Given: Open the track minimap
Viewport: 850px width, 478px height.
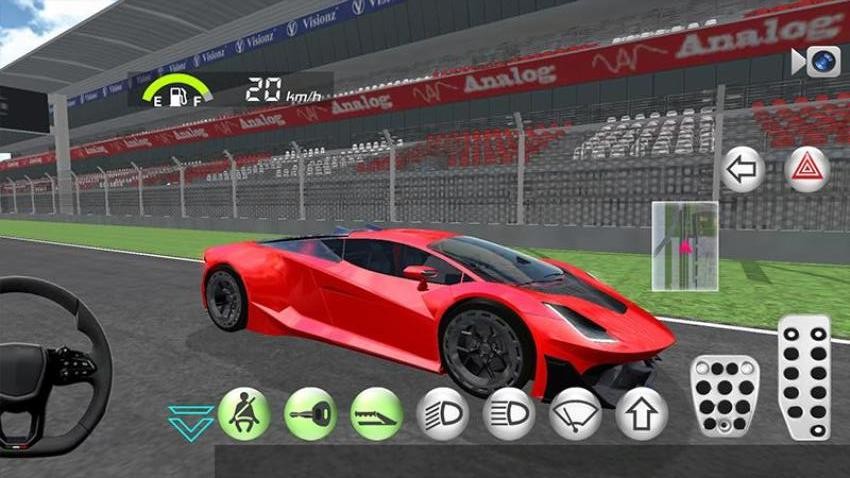Looking at the screenshot, I should click(685, 246).
